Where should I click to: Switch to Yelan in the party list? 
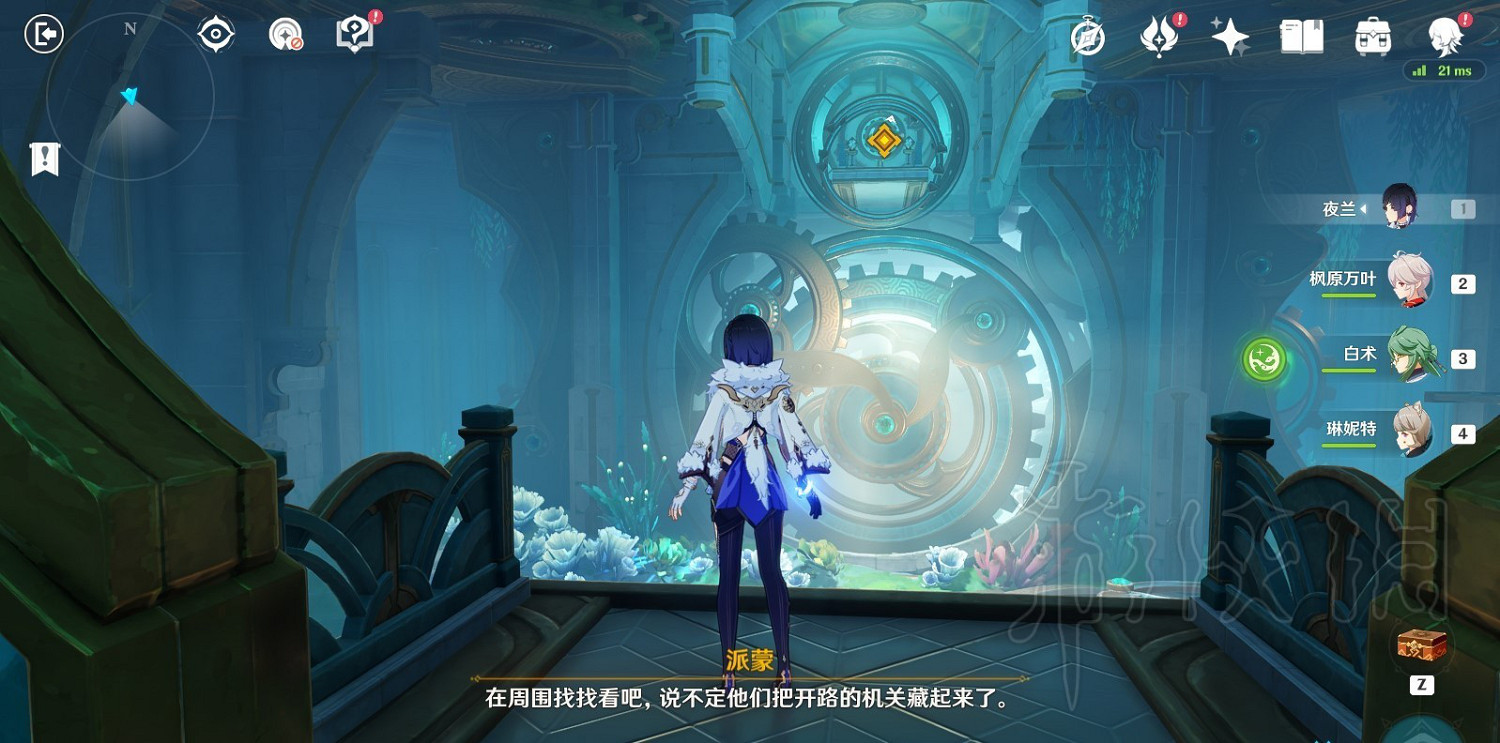tap(1400, 205)
